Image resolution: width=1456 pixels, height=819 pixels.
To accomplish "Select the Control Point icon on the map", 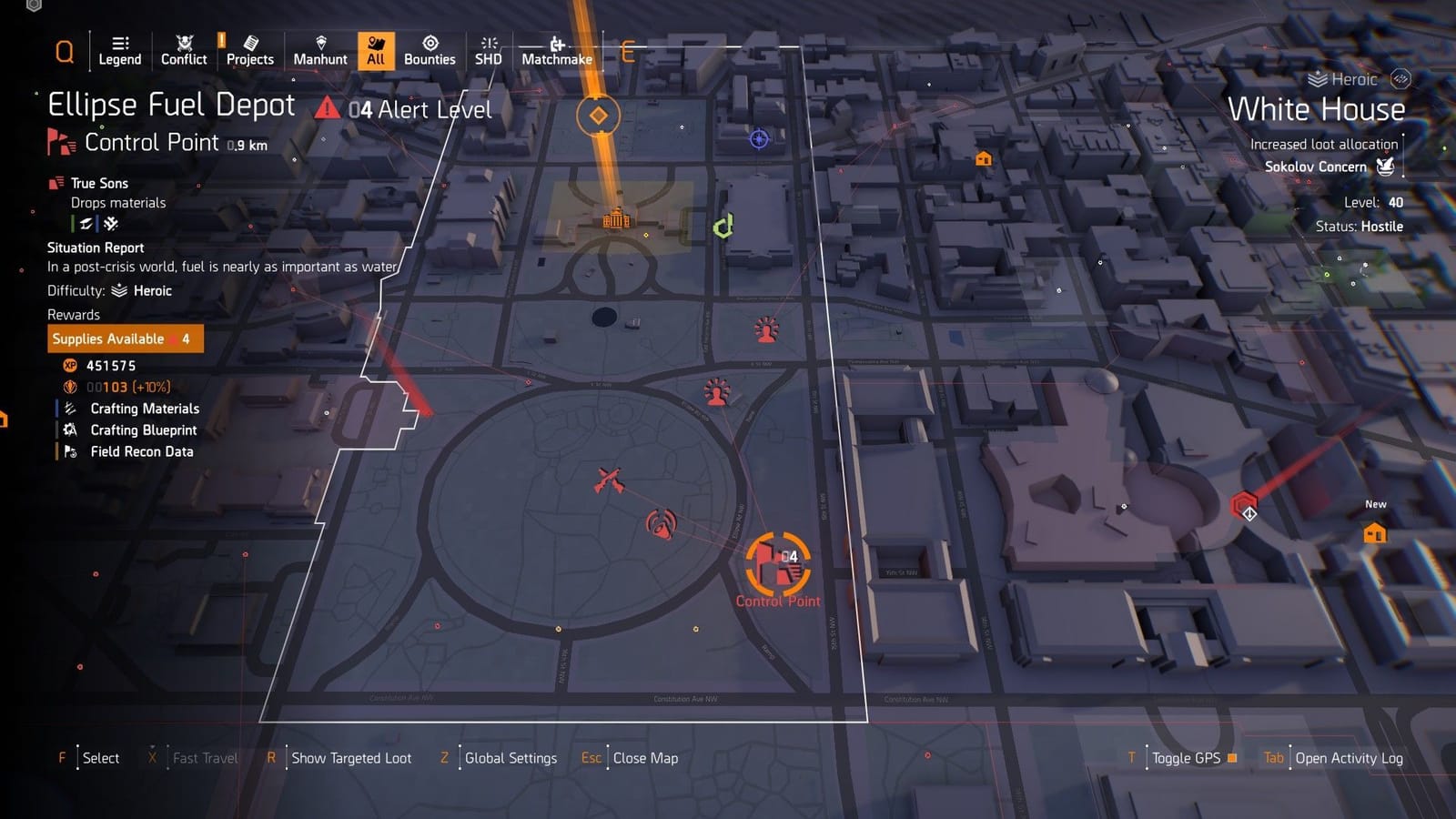I will pos(778,564).
